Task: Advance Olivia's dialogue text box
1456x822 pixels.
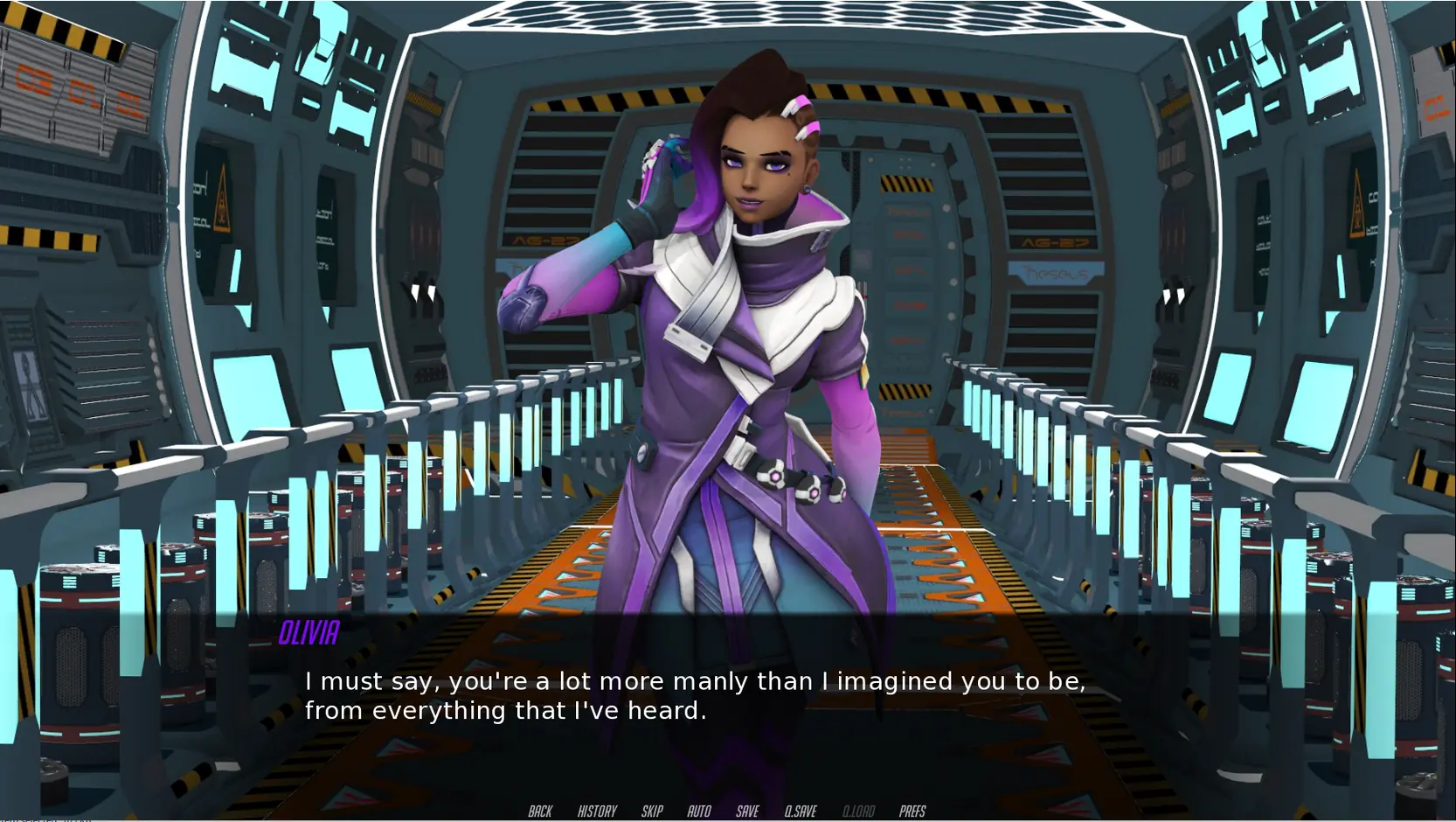Action: click(x=694, y=695)
